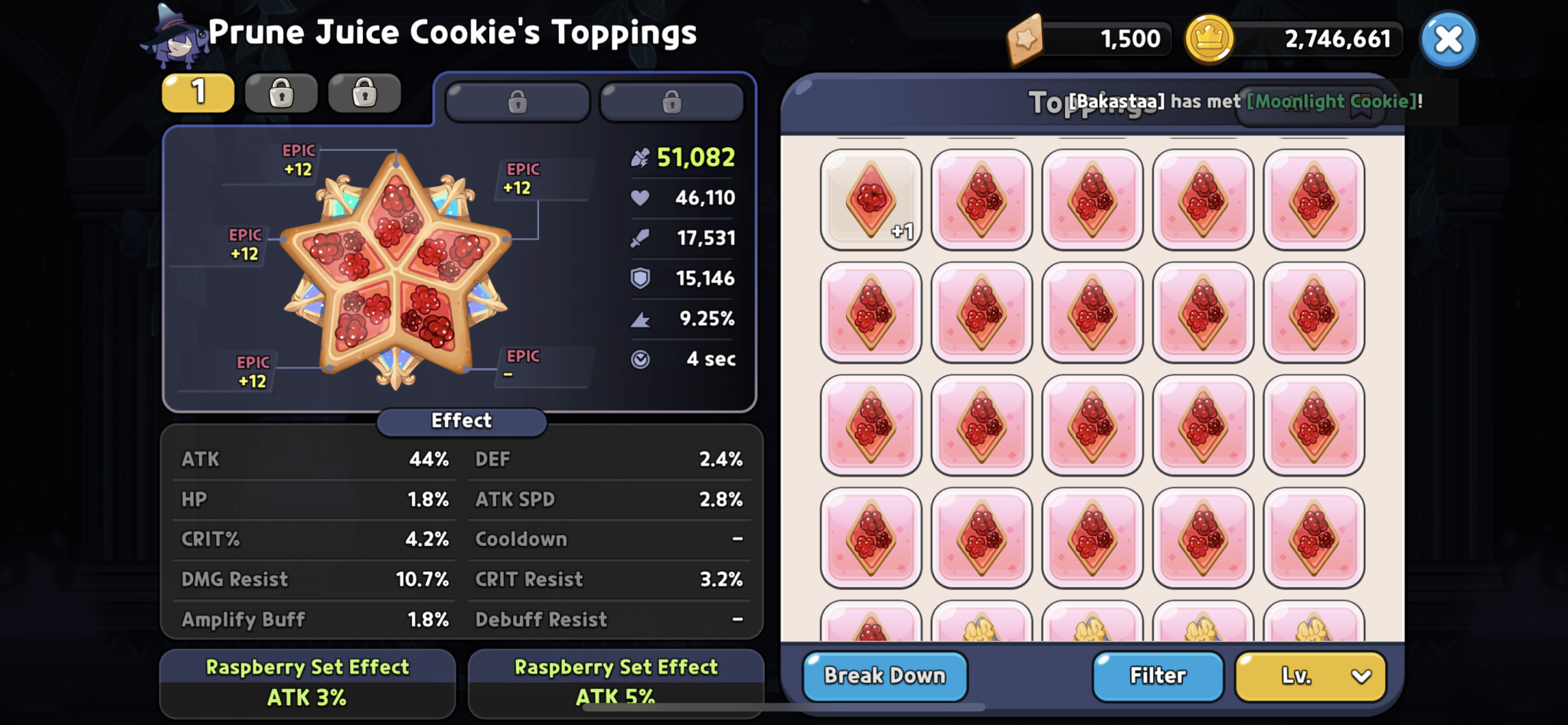Click the crossed-swords ATK stat icon

pos(642,238)
